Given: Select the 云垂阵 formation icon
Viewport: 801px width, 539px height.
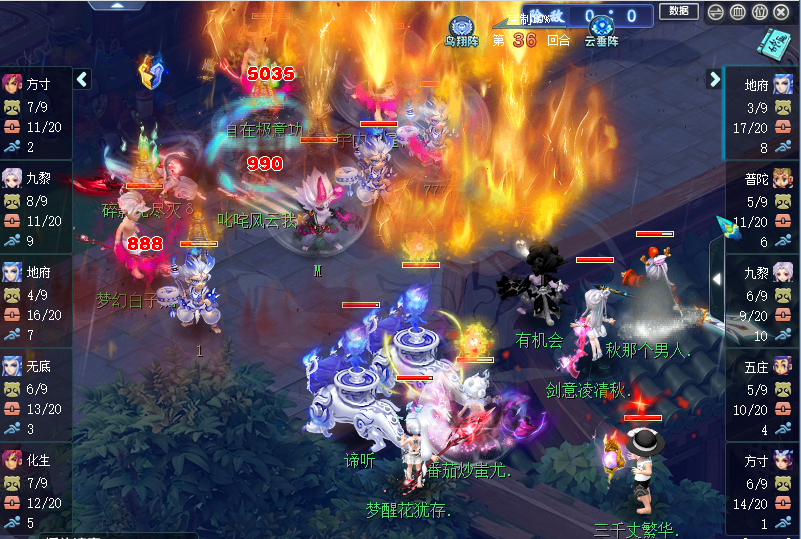Looking at the screenshot, I should click(601, 29).
